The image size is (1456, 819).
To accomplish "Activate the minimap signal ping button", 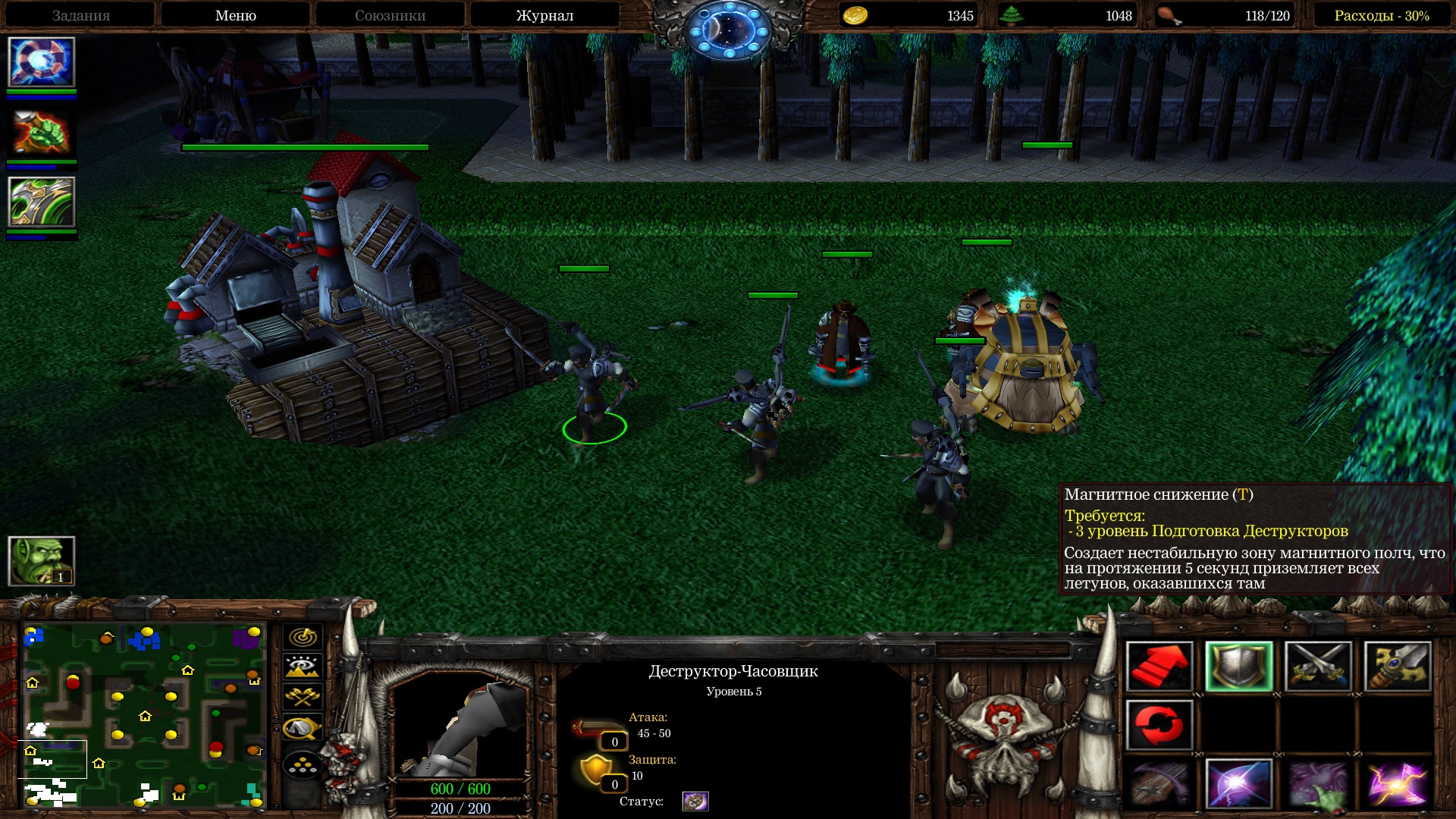I will tap(303, 637).
